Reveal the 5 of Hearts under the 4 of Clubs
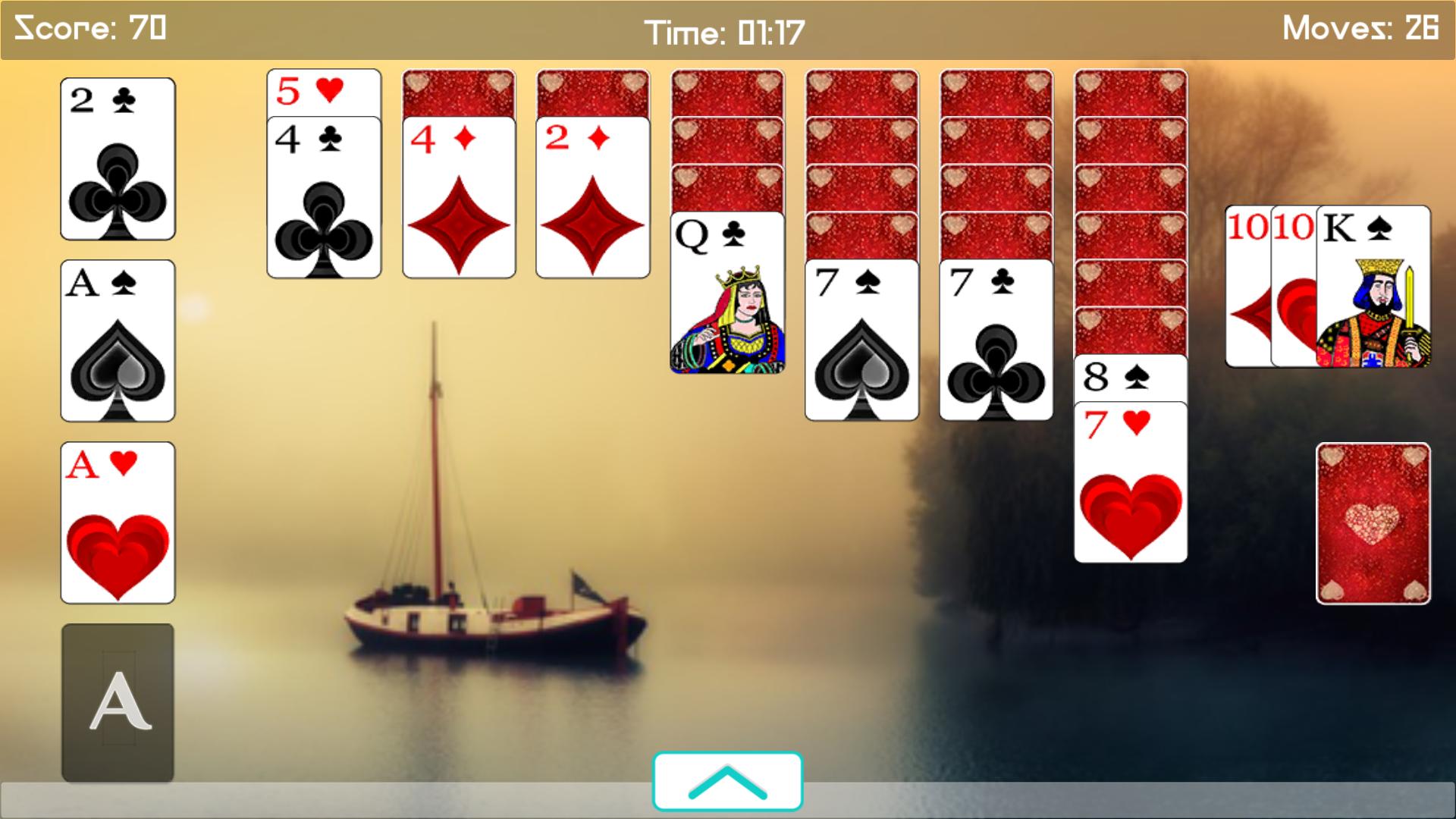 point(322,91)
